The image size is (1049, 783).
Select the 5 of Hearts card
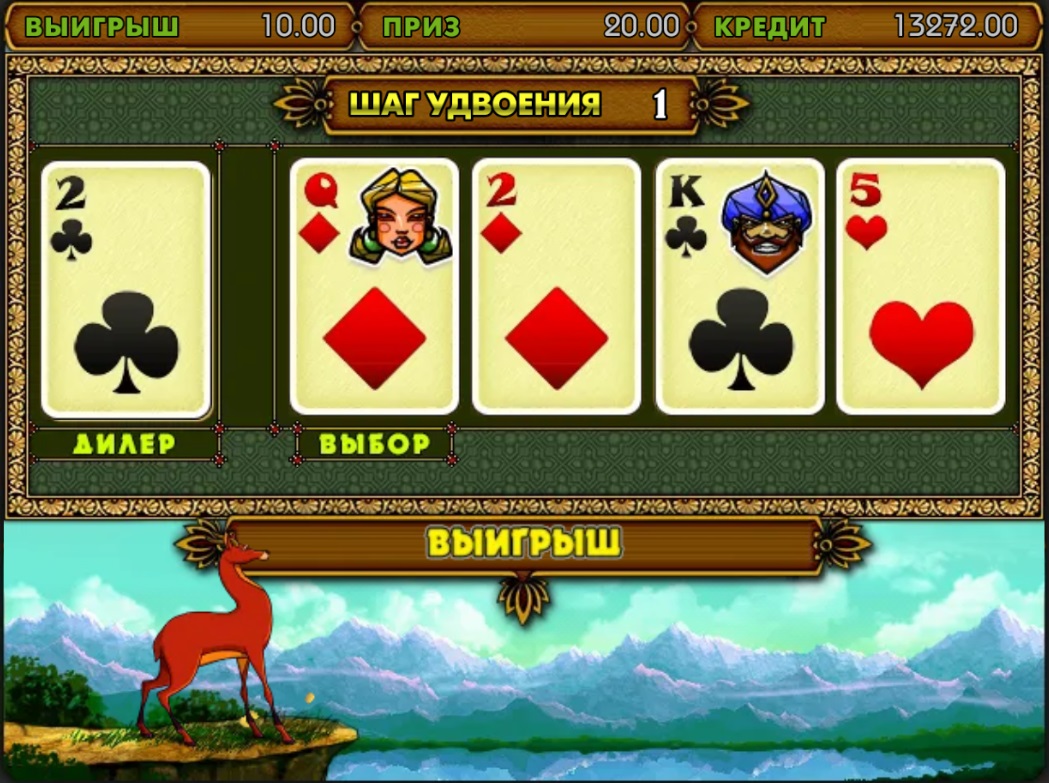click(x=920, y=286)
